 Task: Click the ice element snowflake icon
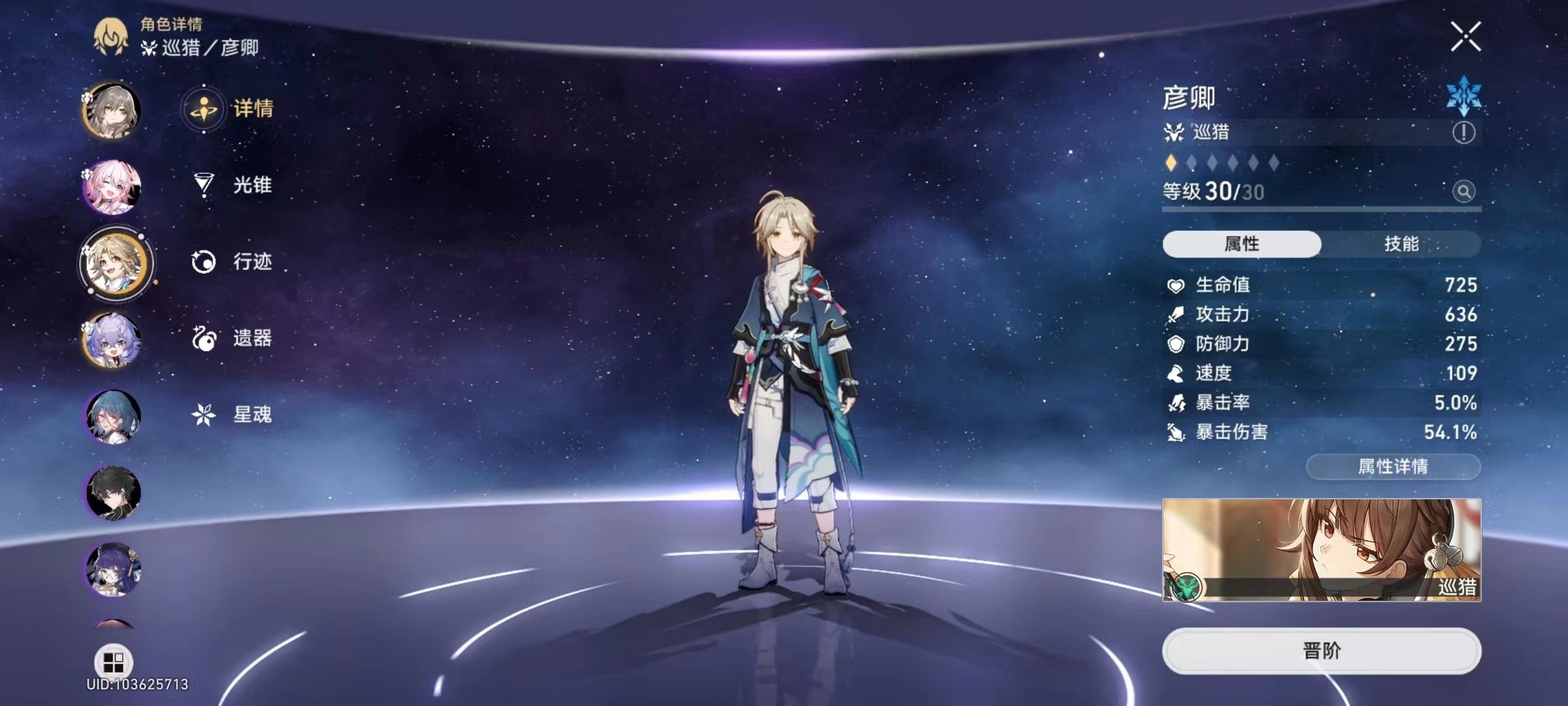(x=1464, y=97)
